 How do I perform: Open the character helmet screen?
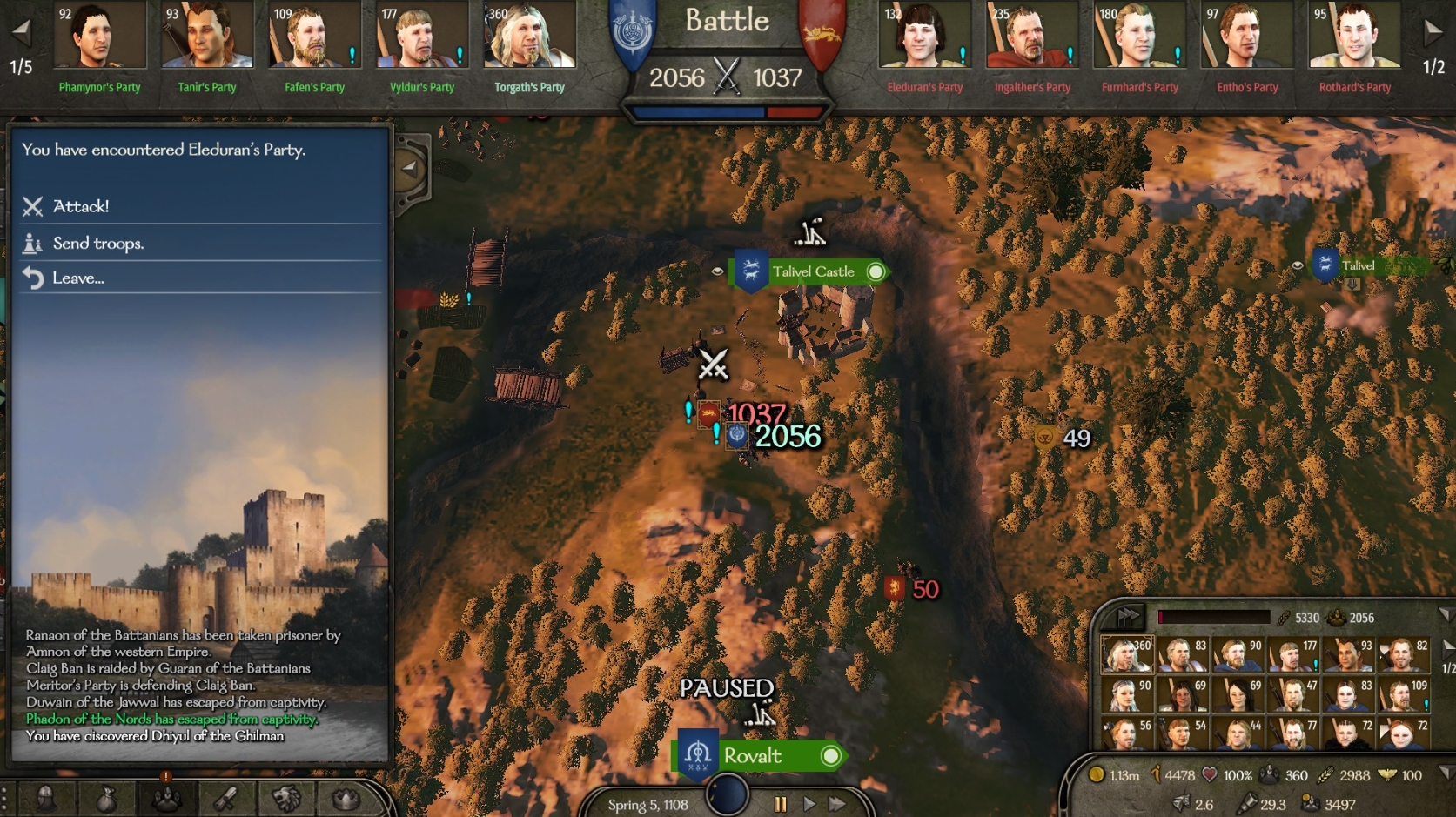(x=46, y=797)
